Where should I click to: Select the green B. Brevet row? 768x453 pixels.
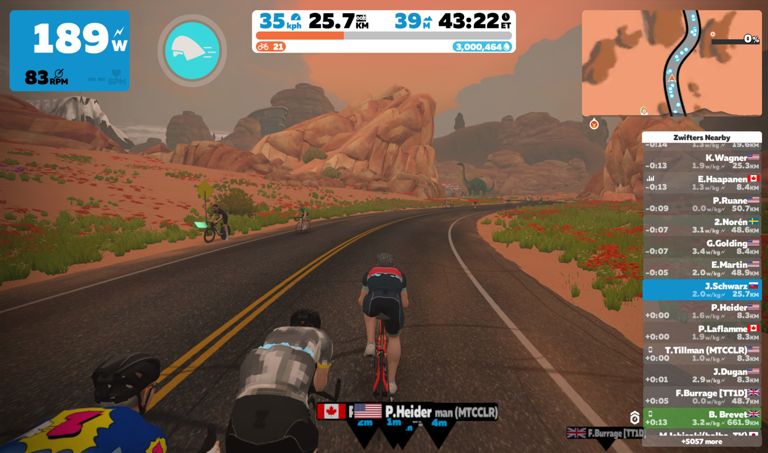pos(702,417)
